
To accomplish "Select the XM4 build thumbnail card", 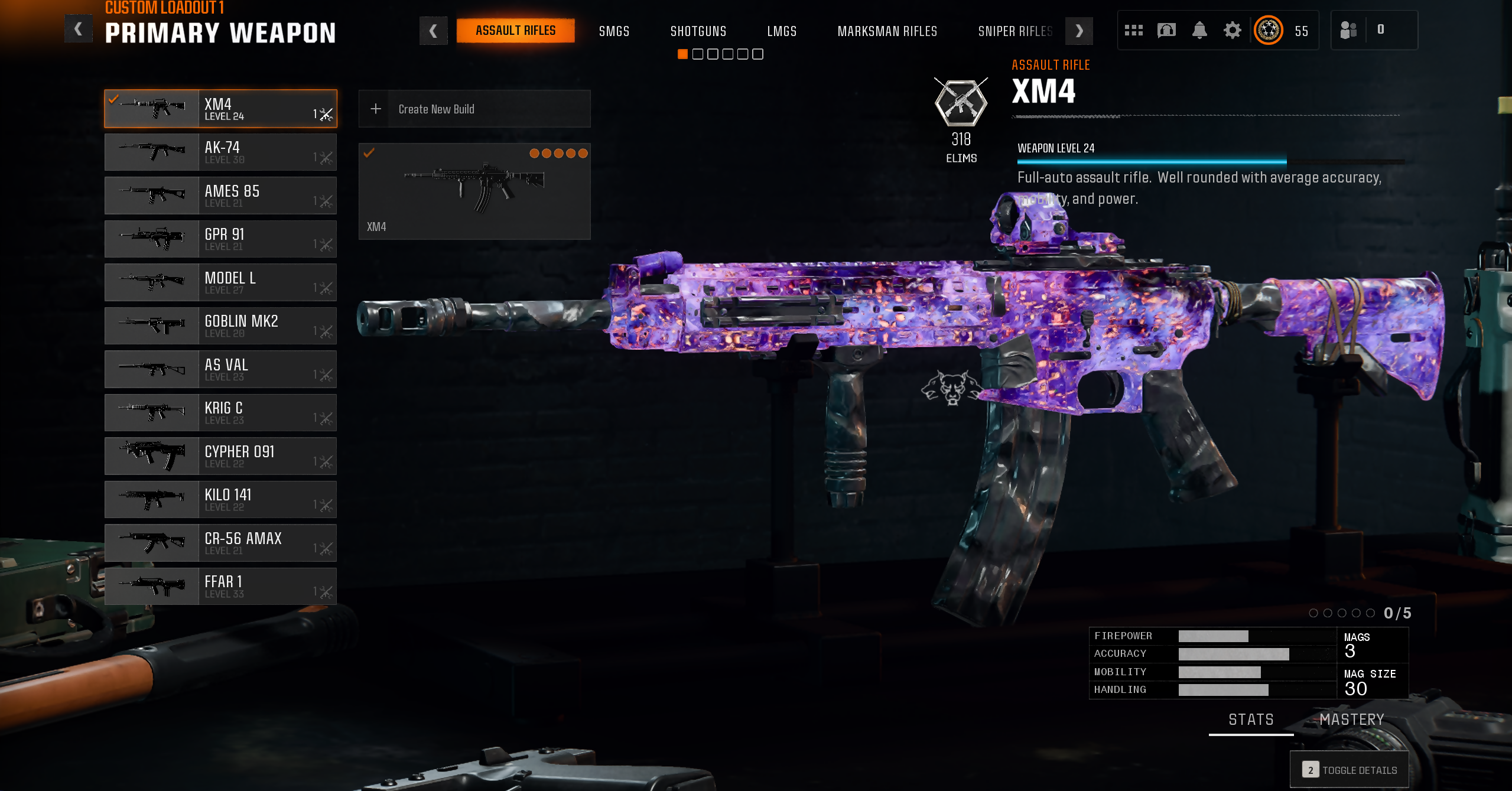I will click(474, 191).
